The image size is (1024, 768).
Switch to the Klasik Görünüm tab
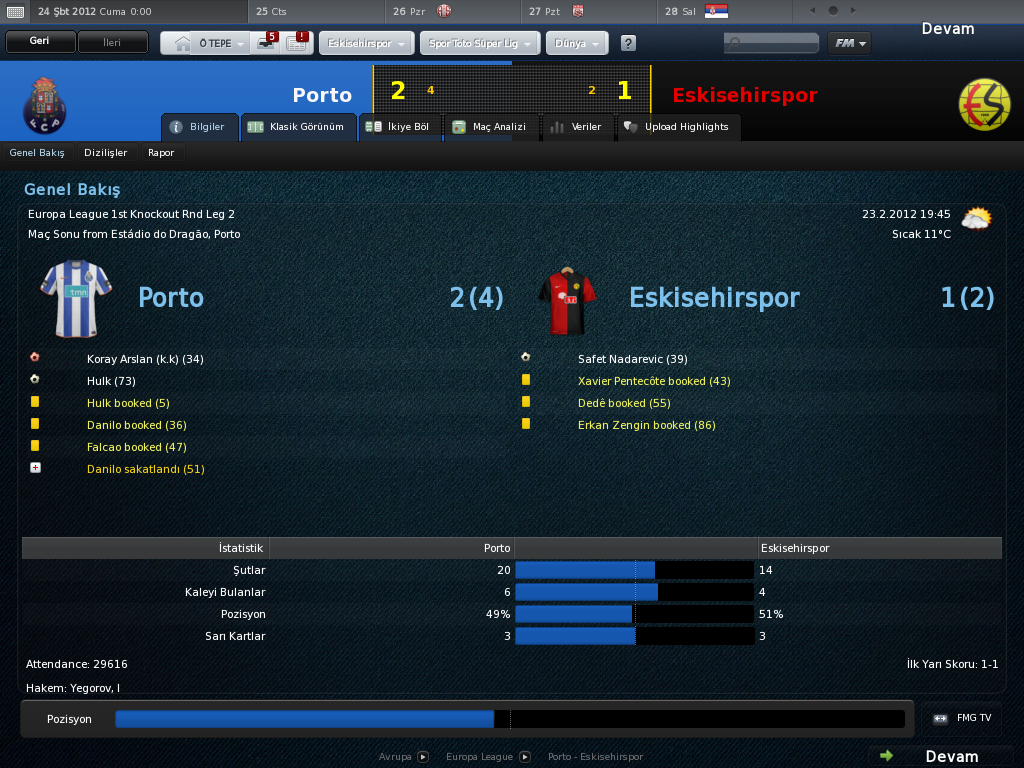tap(299, 127)
